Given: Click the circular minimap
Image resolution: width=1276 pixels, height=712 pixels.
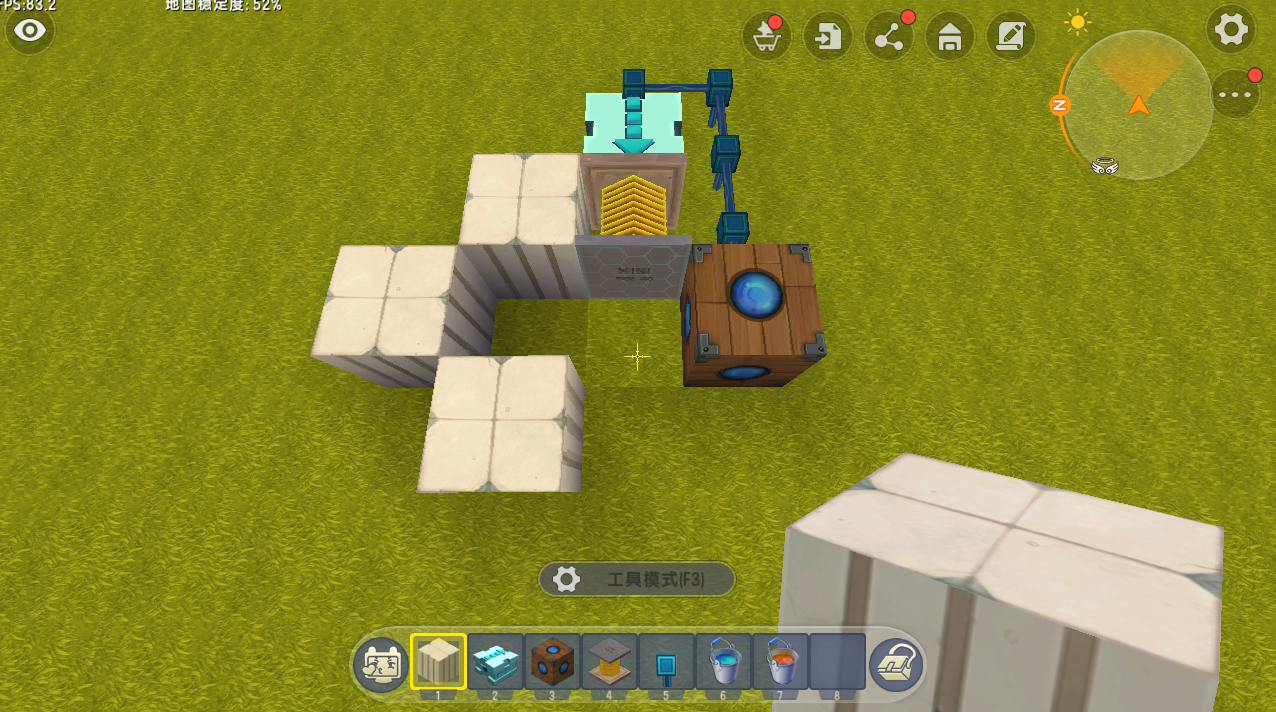Looking at the screenshot, I should (1138, 105).
